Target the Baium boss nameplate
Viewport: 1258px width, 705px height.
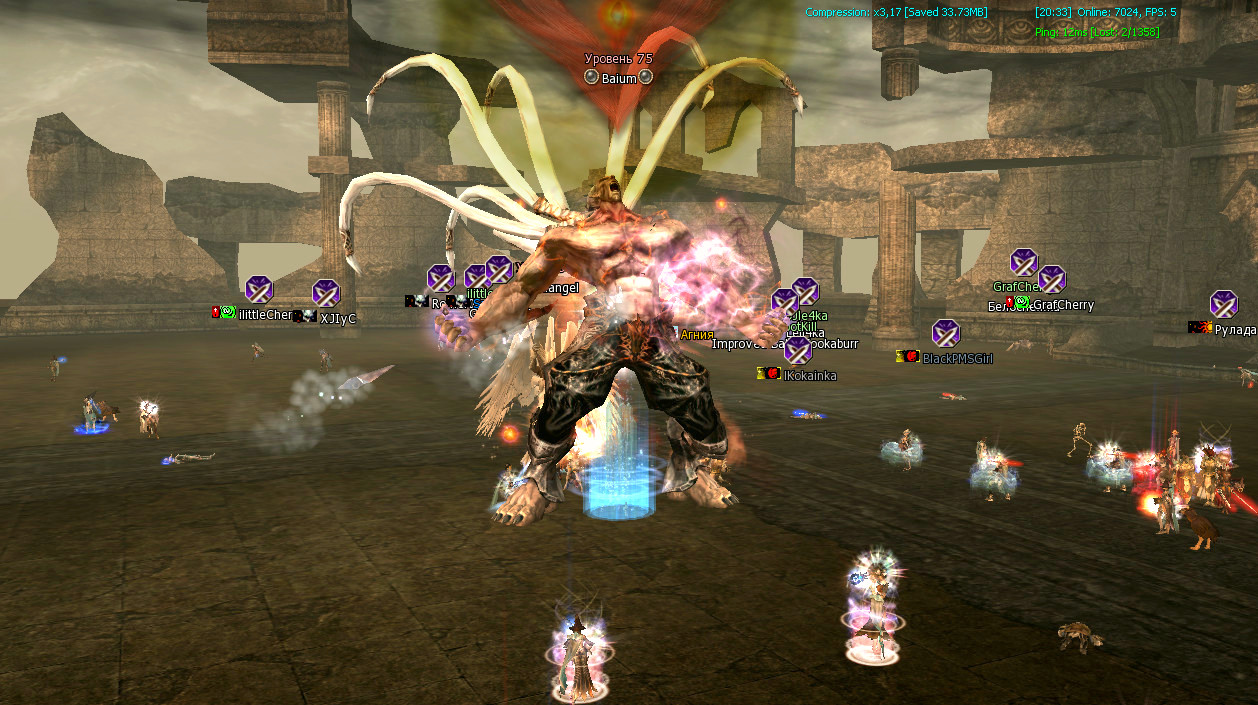tap(619, 77)
